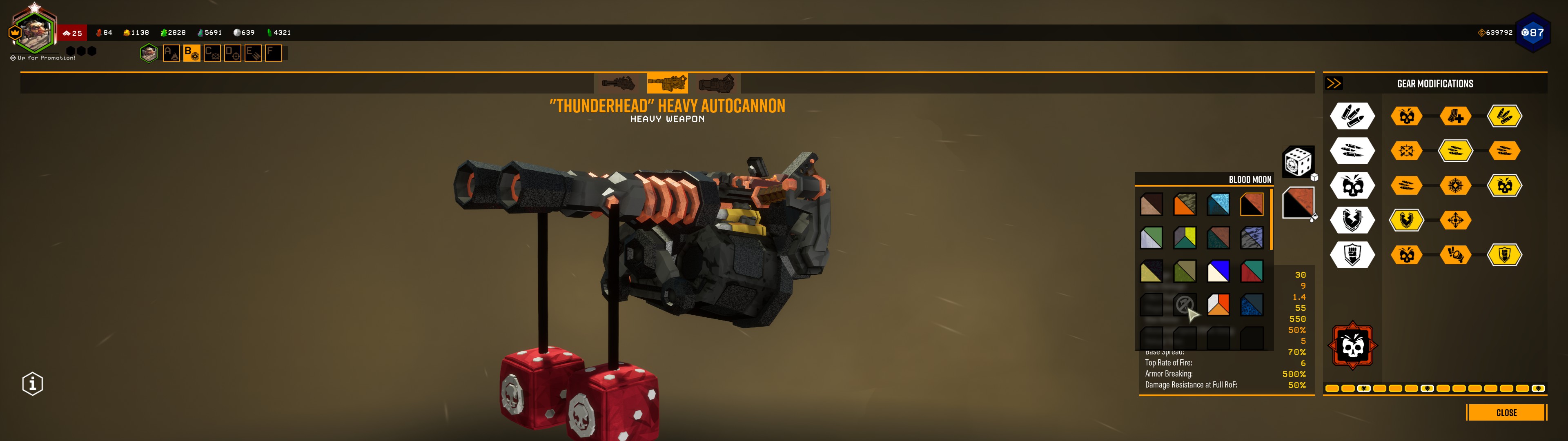Viewport: 1568px width, 441px height.
Task: Select loadout C
Action: click(212, 53)
